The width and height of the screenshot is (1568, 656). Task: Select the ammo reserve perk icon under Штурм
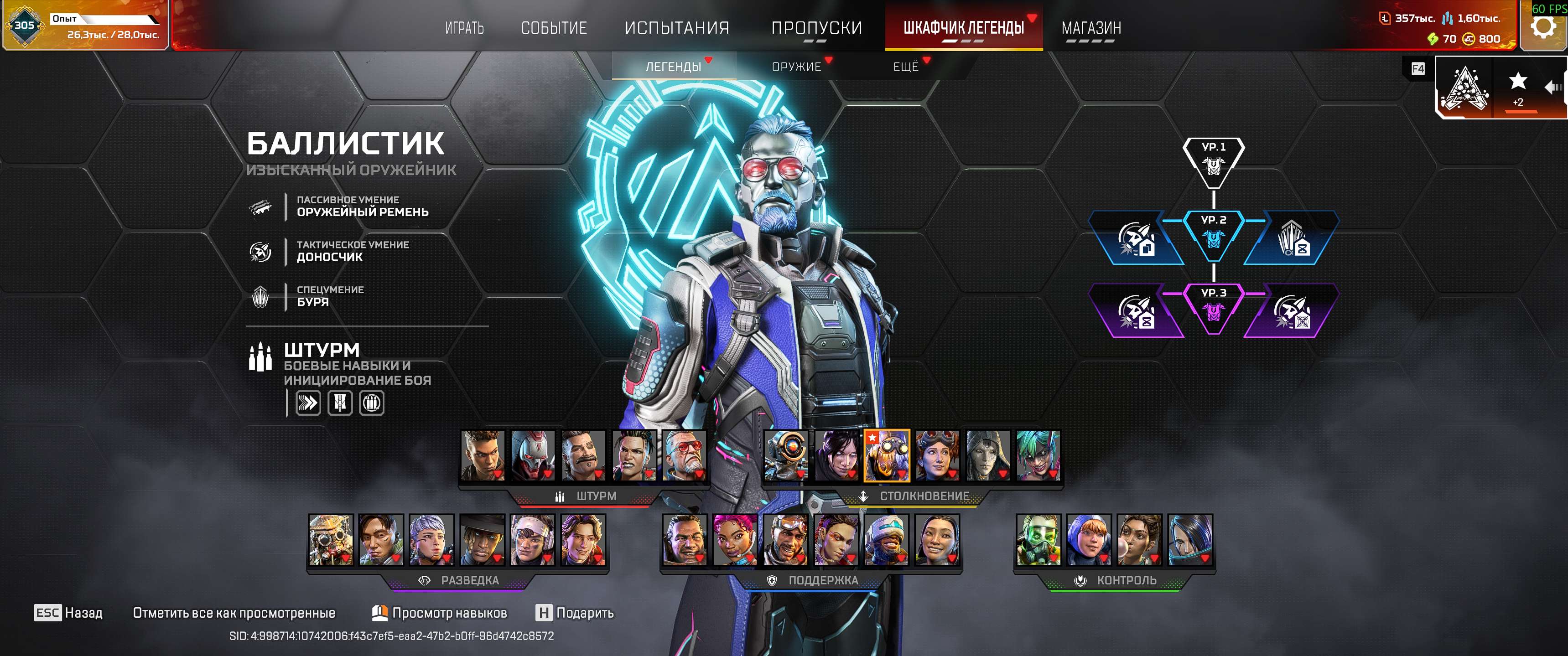point(373,402)
